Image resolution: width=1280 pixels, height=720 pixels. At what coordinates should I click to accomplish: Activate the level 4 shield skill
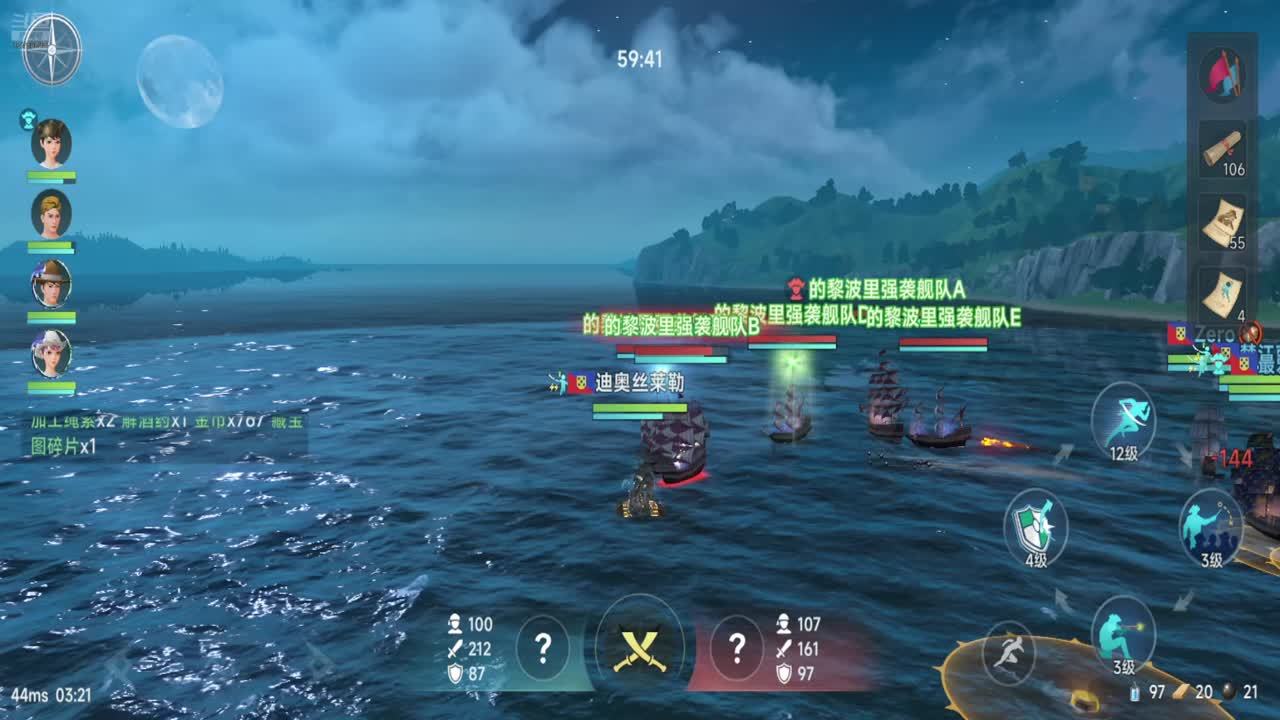click(x=1035, y=527)
